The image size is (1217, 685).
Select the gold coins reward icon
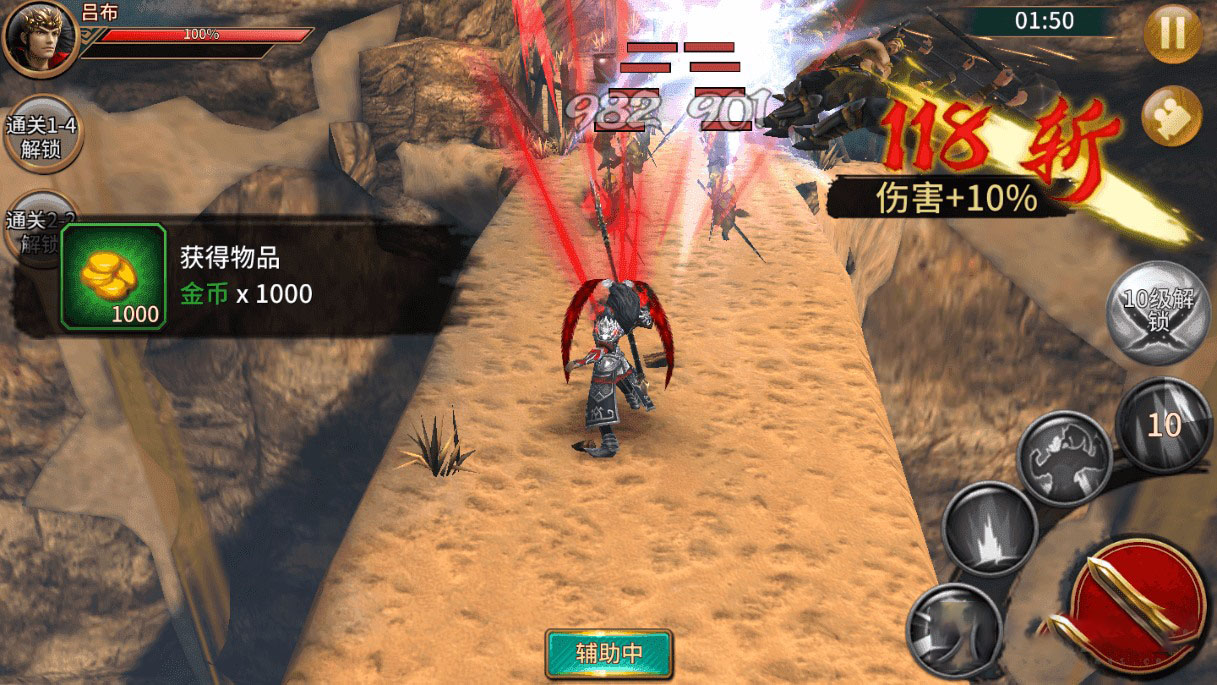pyautogui.click(x=113, y=277)
